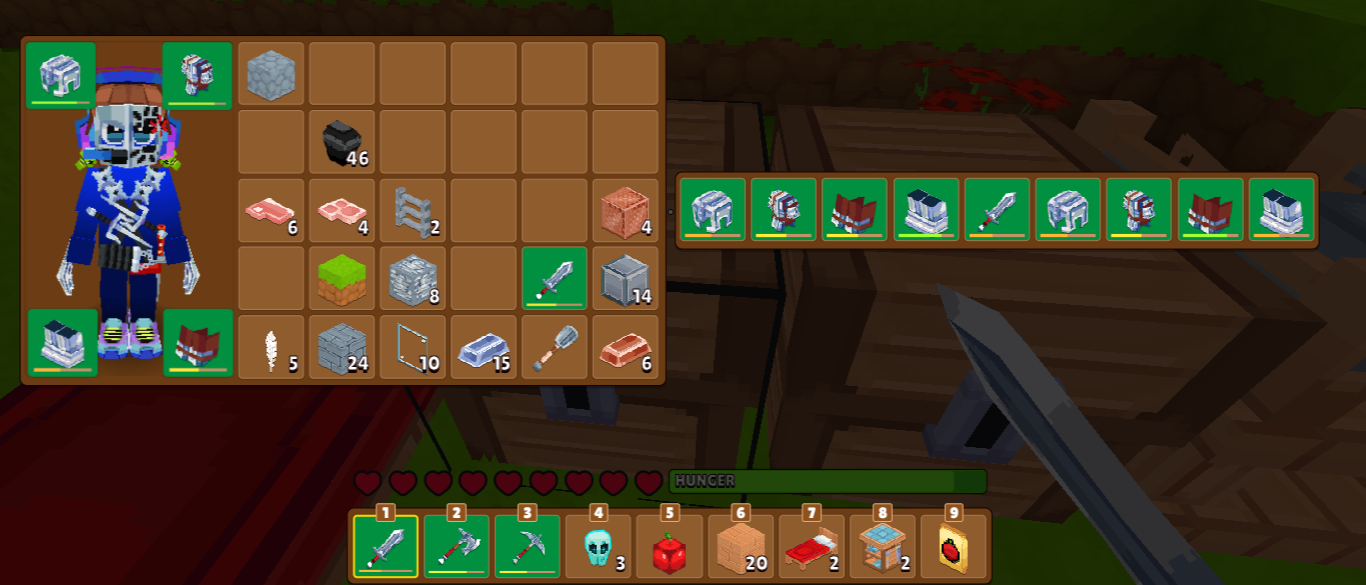This screenshot has width=1366, height=585.
Task: Click the copper block stack of 4
Action: [x=625, y=210]
